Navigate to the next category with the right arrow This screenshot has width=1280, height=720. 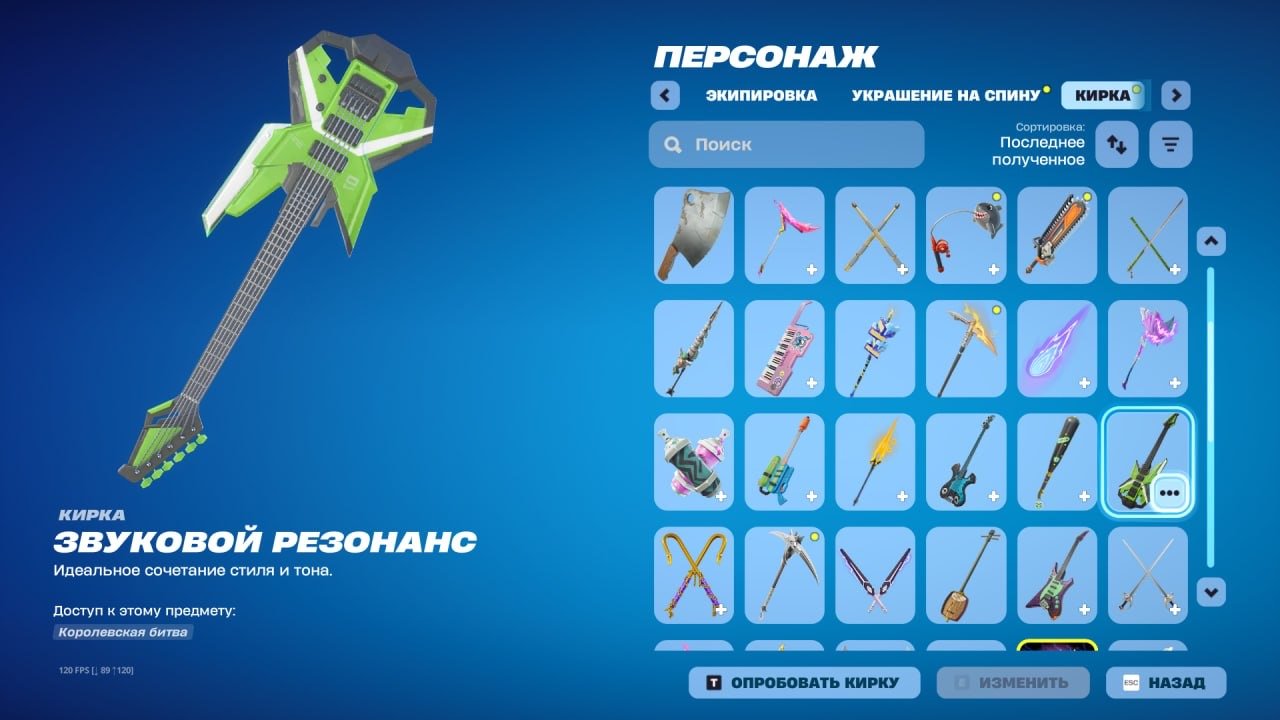click(x=1176, y=94)
